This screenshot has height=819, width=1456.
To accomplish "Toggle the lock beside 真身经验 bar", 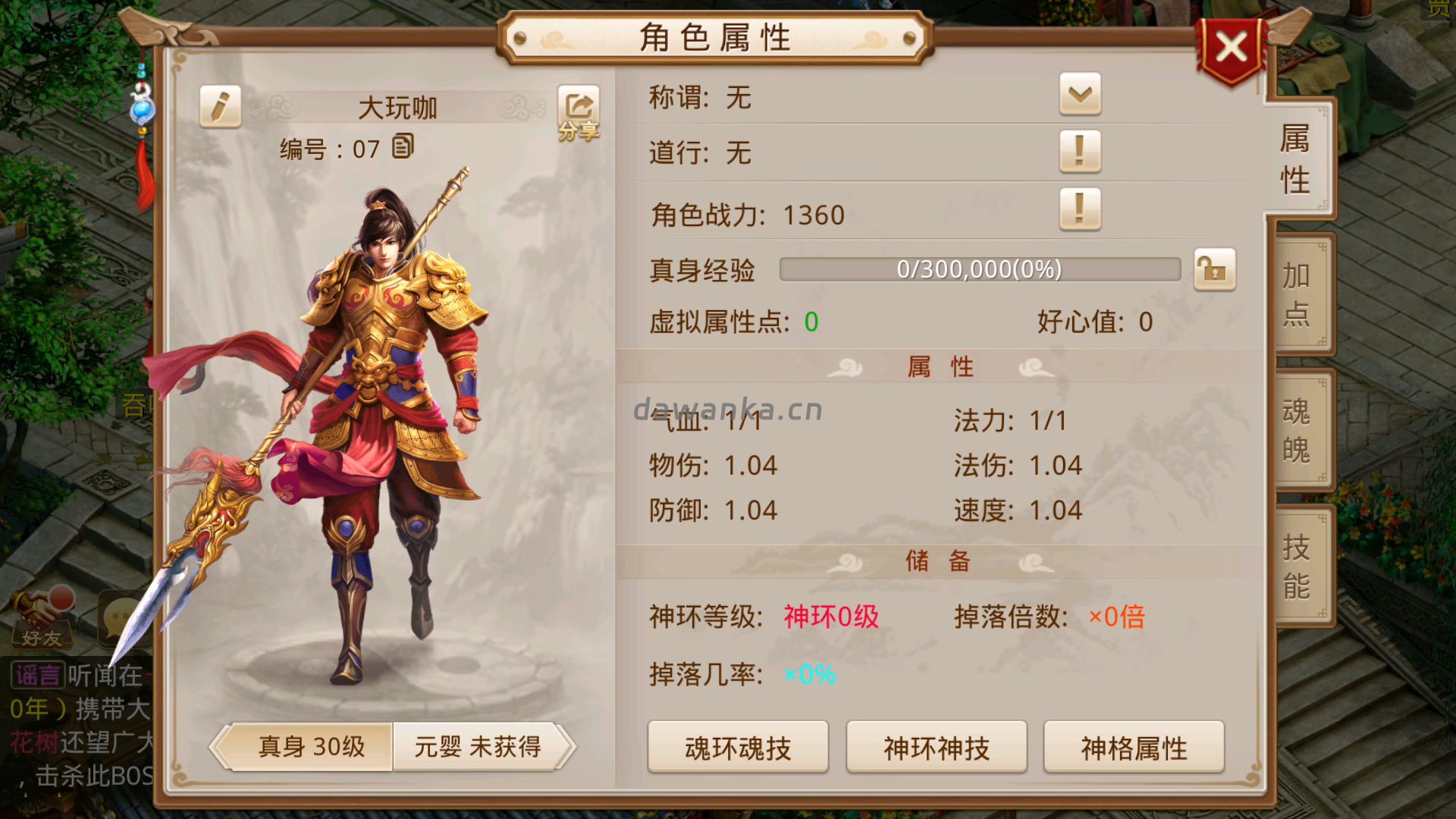I will (x=1215, y=269).
